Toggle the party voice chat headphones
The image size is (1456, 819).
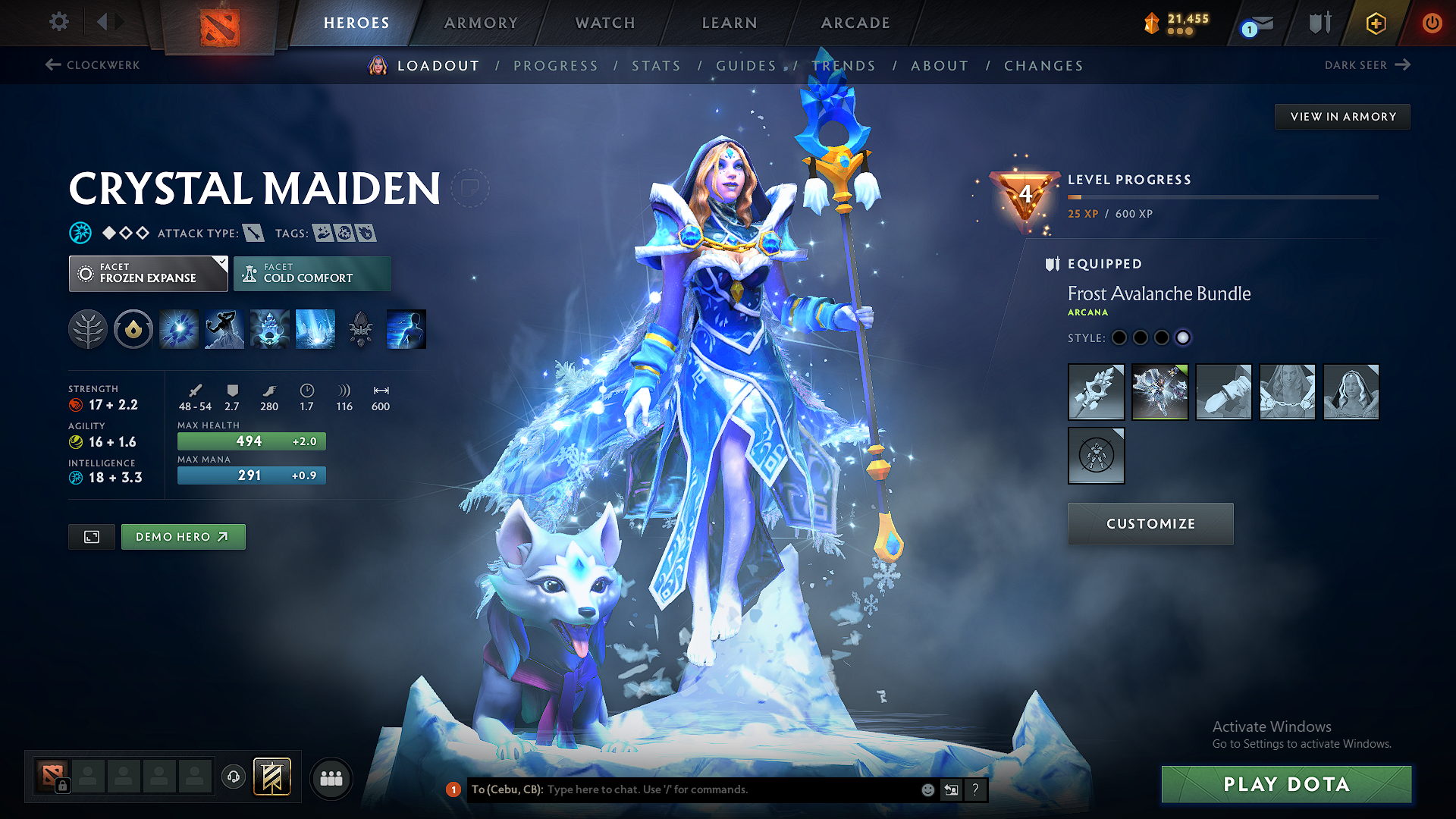click(x=233, y=778)
